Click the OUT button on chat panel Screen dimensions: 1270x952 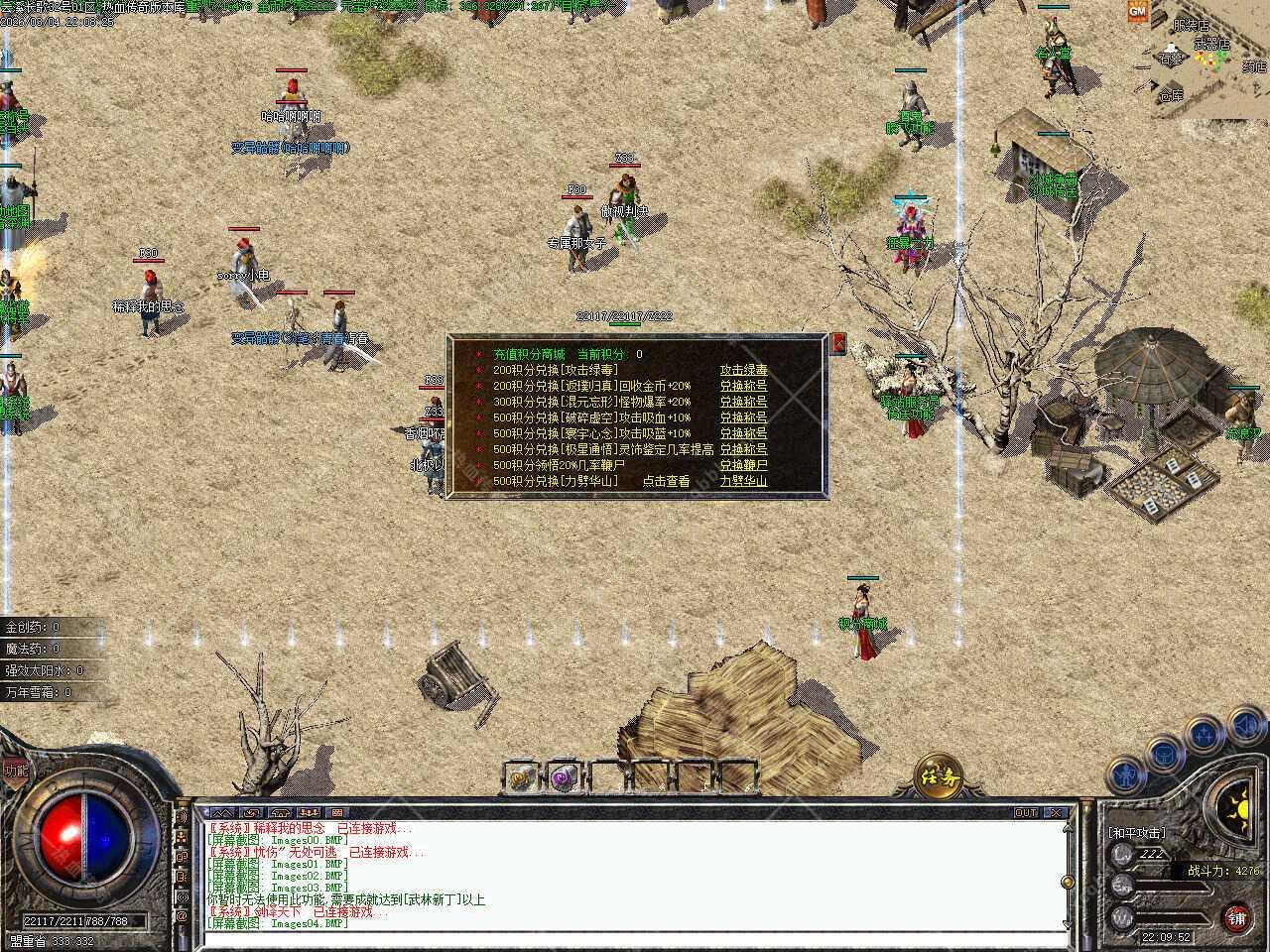pyautogui.click(x=1026, y=812)
